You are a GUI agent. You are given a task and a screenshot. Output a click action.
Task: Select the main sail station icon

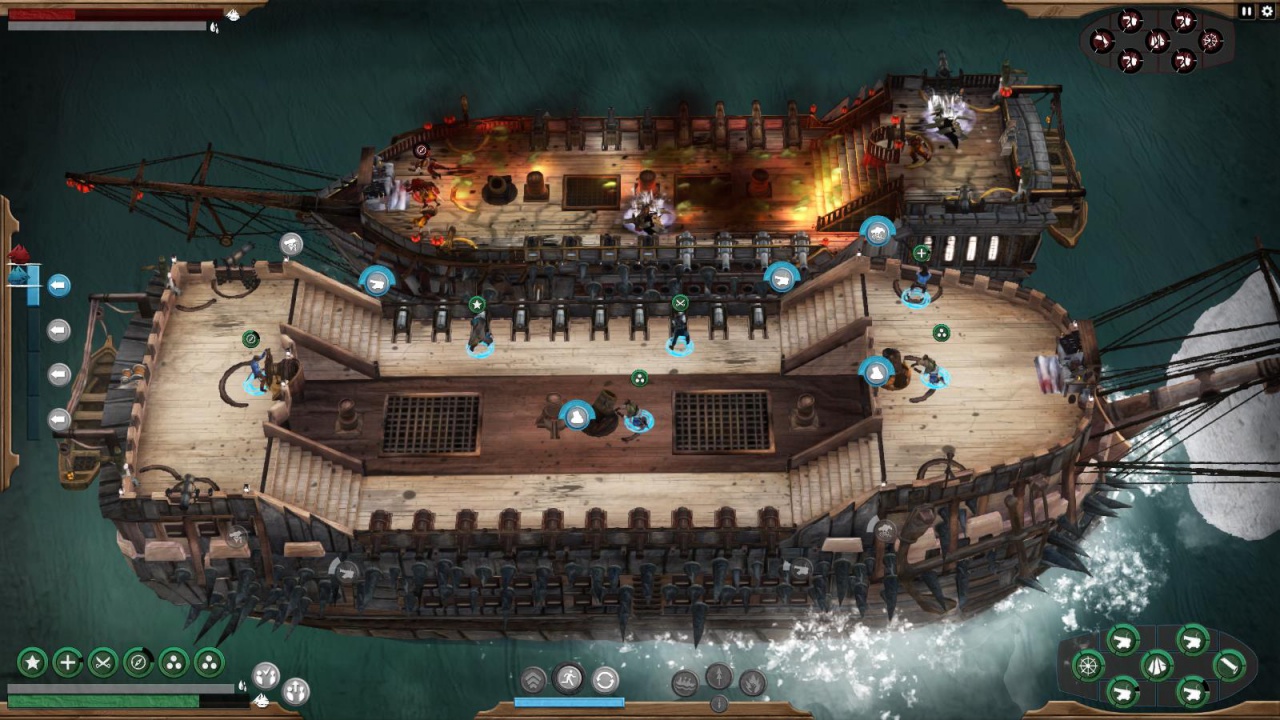pos(1157,665)
